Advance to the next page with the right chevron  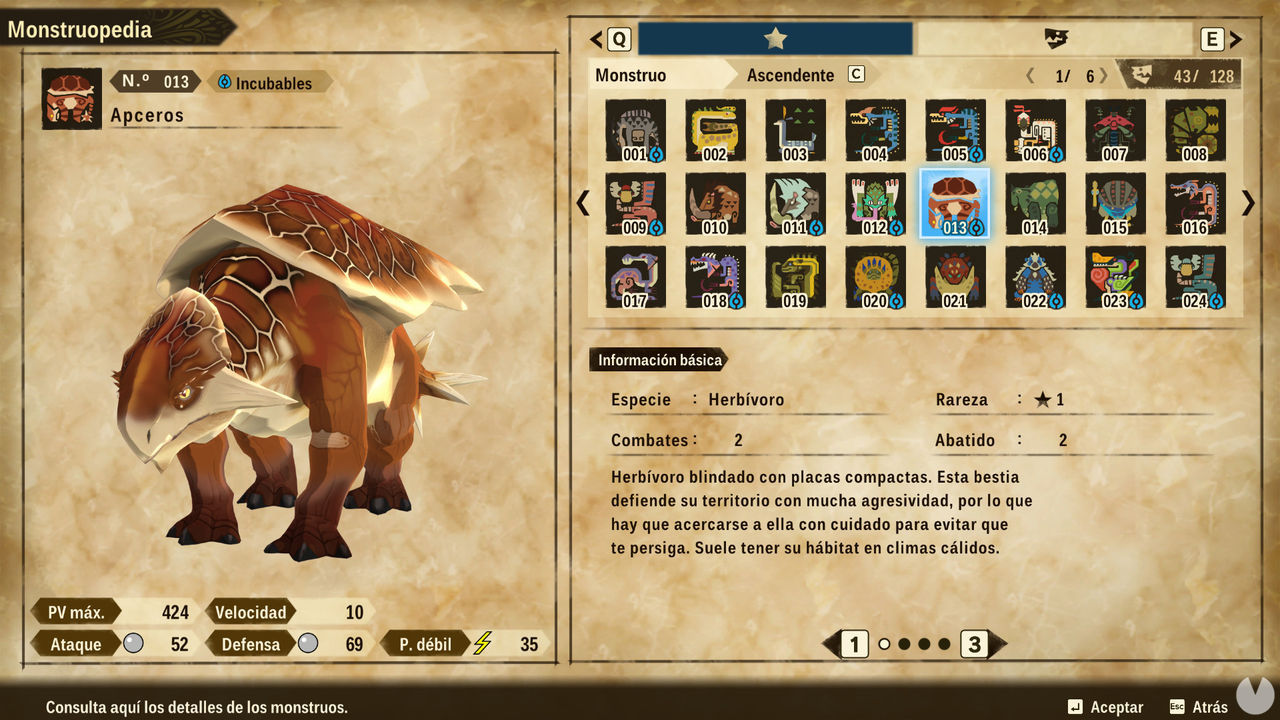[x=1247, y=203]
